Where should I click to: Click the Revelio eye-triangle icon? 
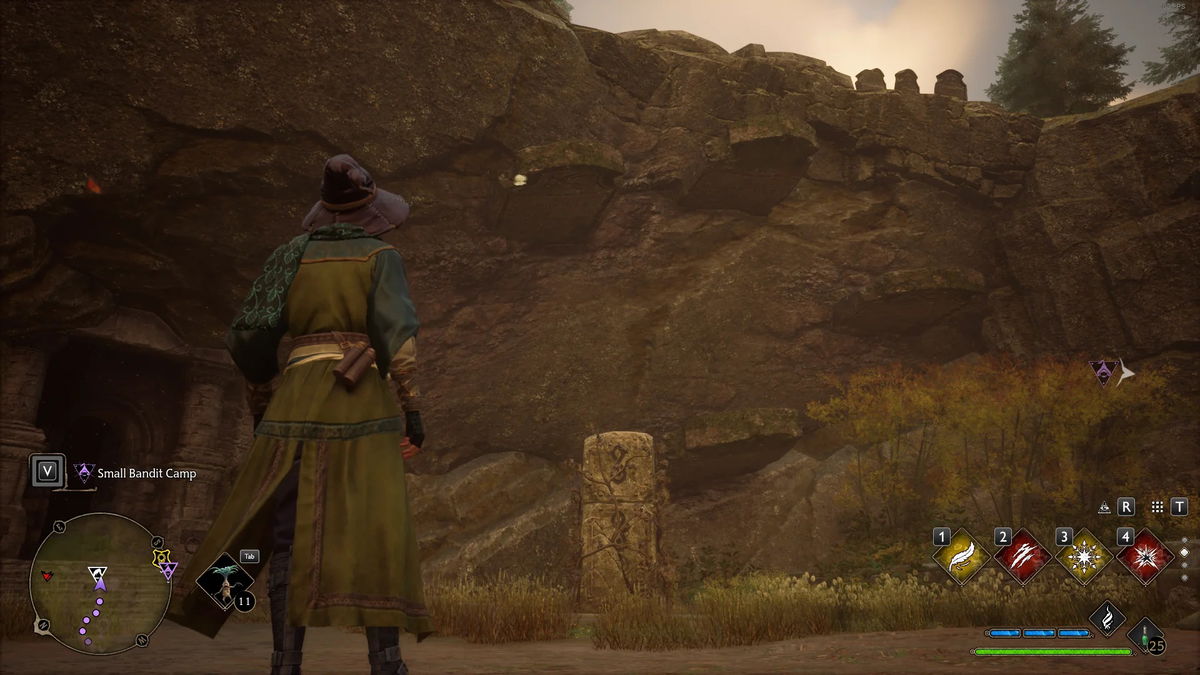[x=1104, y=507]
